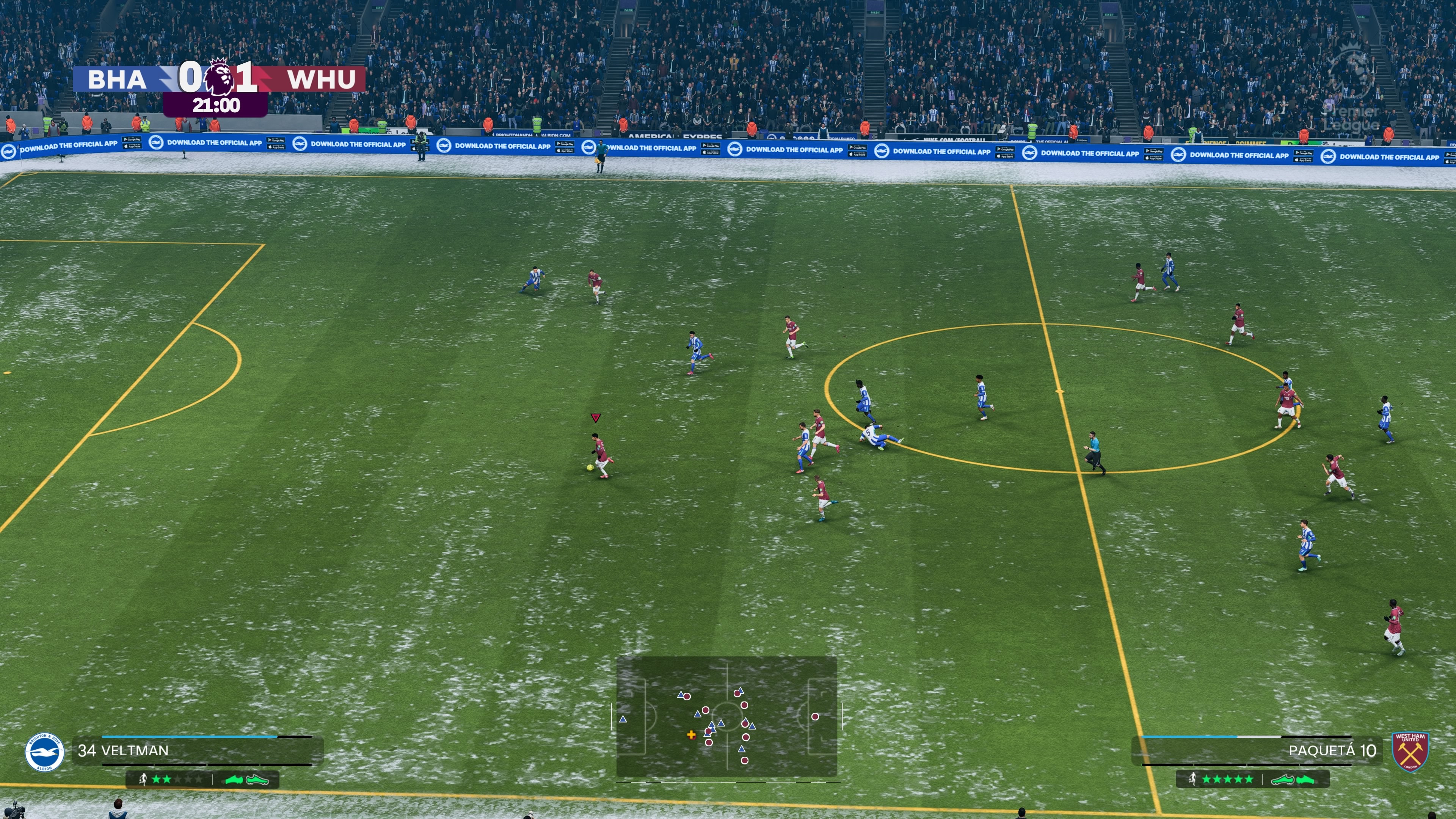The width and height of the screenshot is (1456, 819).
Task: Select the West Ham United crest icon
Action: coord(1410,751)
